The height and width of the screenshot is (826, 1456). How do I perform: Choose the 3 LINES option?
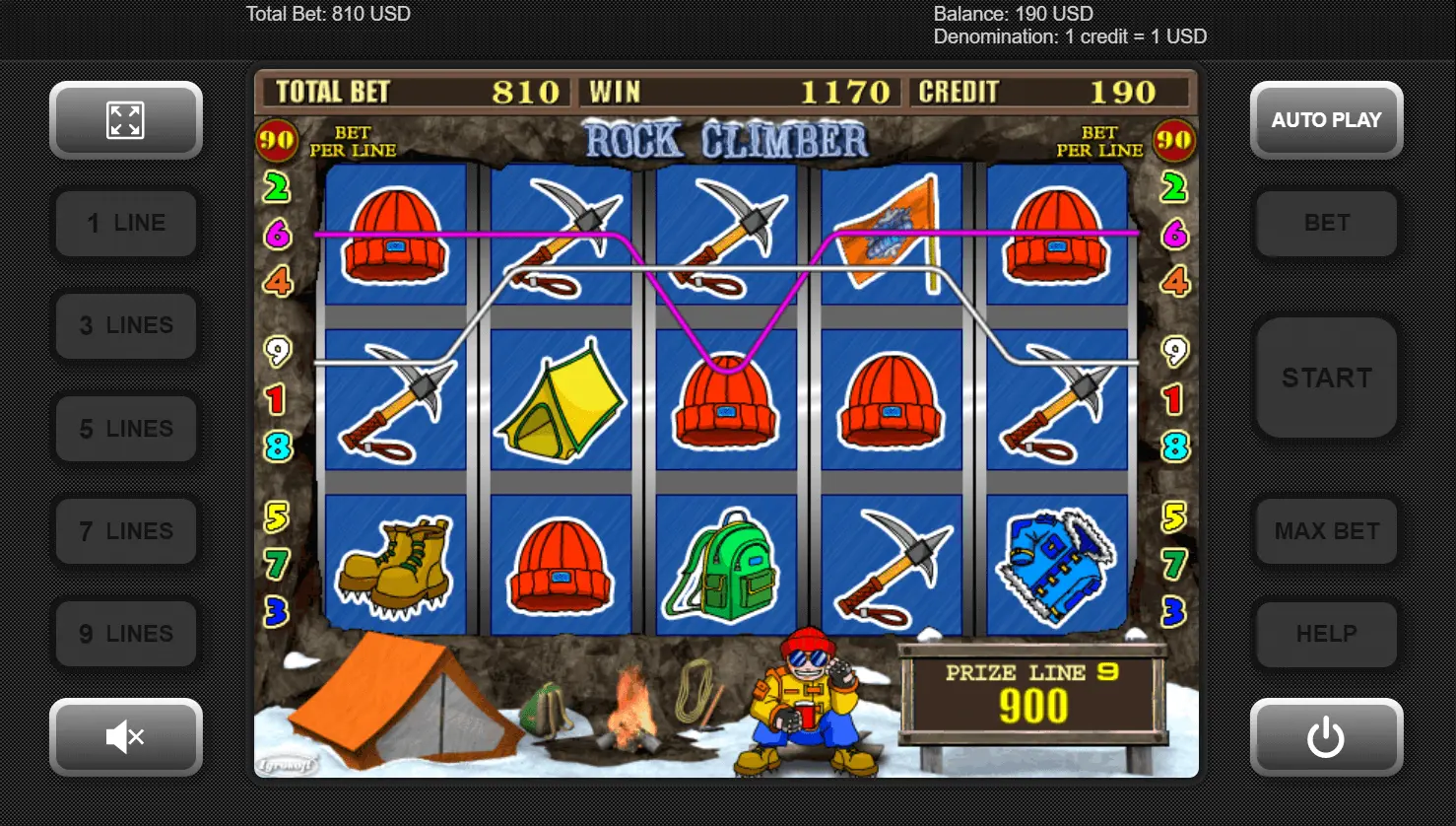126,326
